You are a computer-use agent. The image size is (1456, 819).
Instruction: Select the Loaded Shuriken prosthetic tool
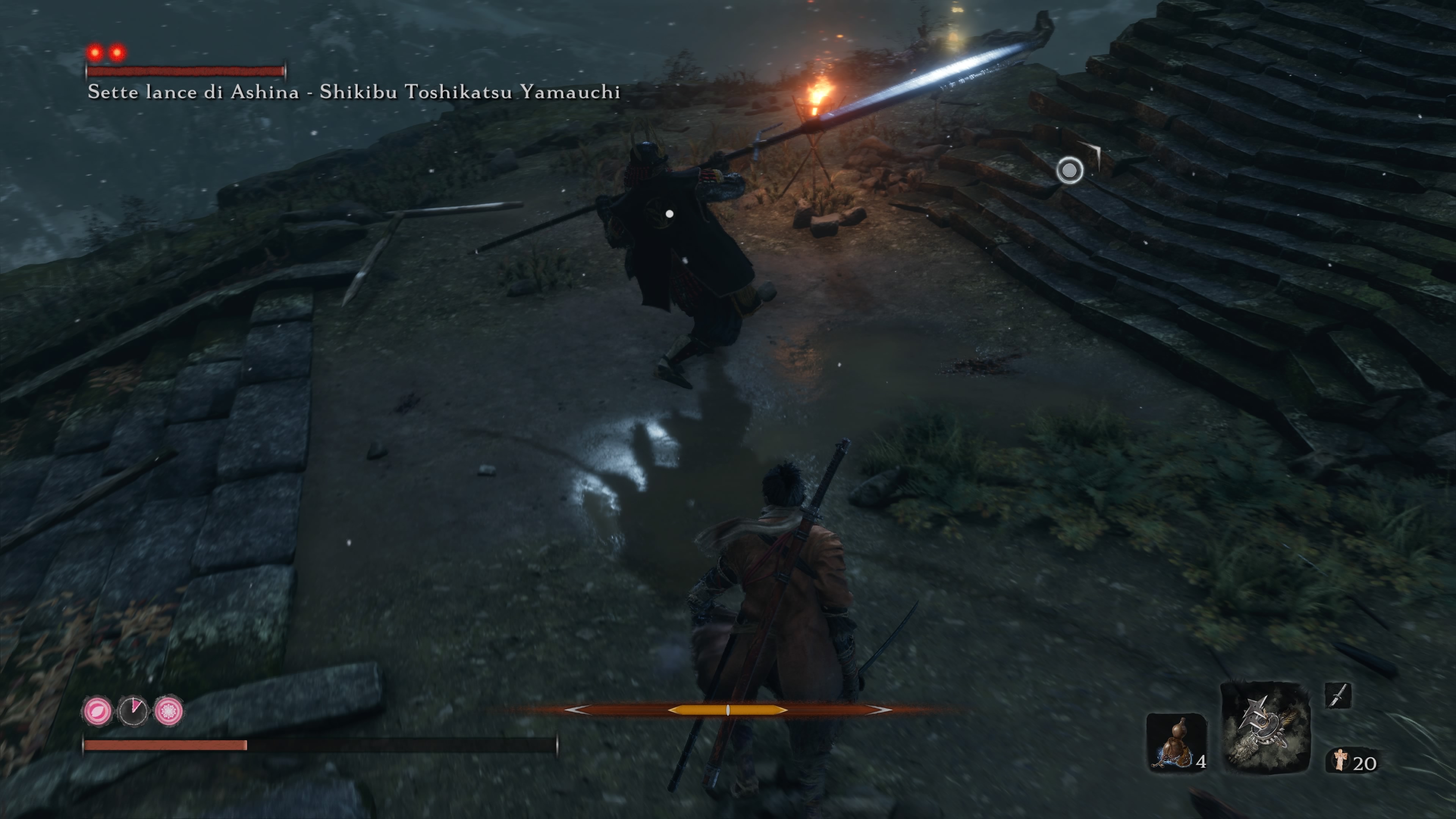(1265, 728)
